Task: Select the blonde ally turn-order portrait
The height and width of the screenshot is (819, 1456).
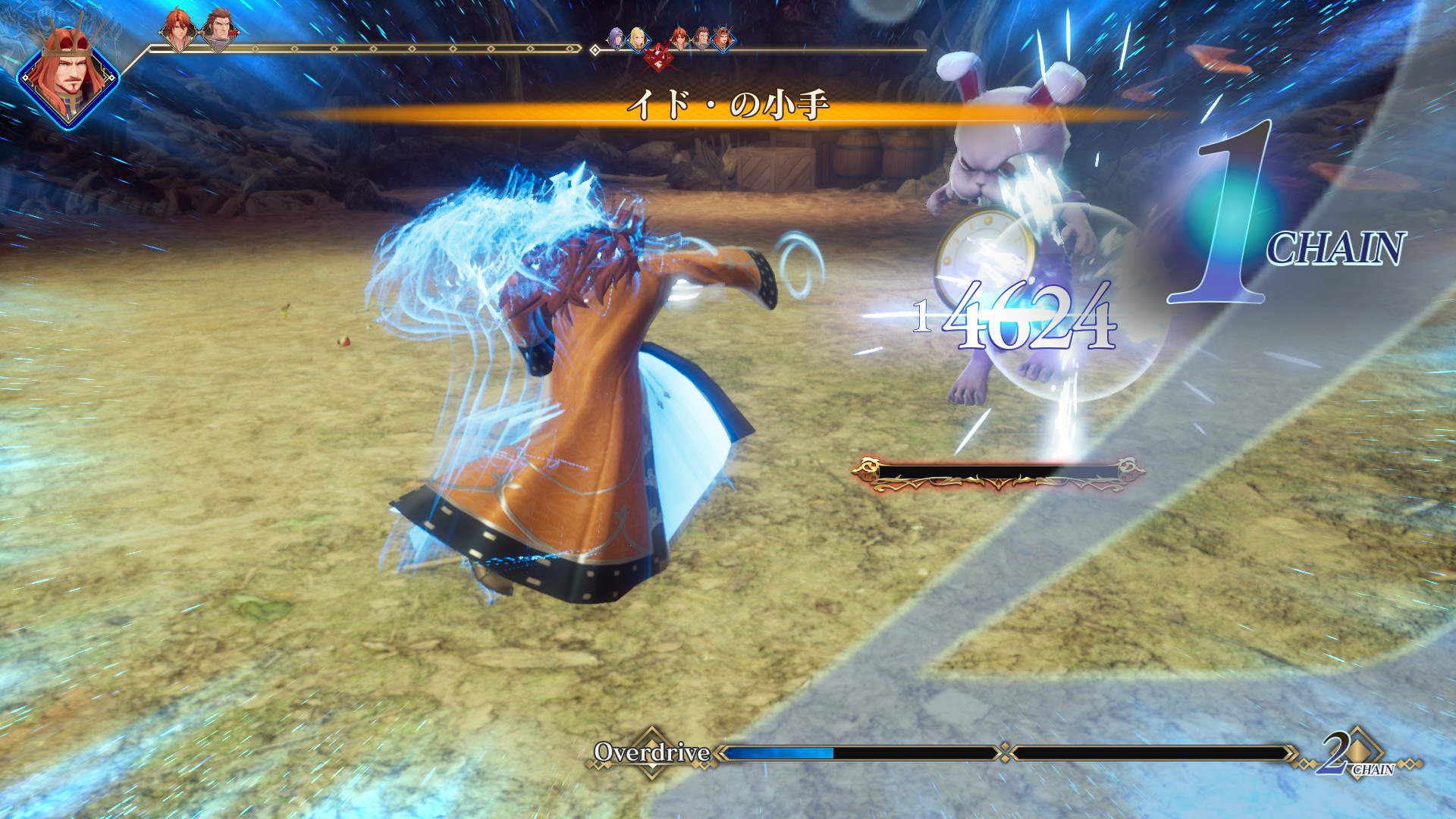Action: pos(637,39)
